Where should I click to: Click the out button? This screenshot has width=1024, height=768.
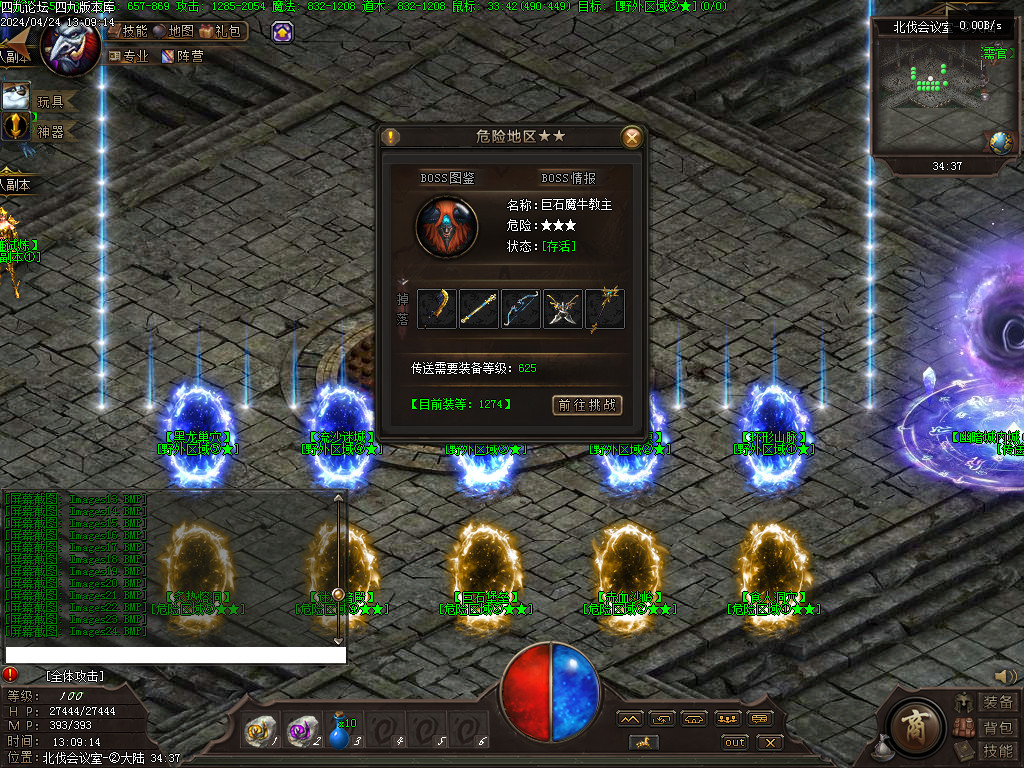coord(735,742)
